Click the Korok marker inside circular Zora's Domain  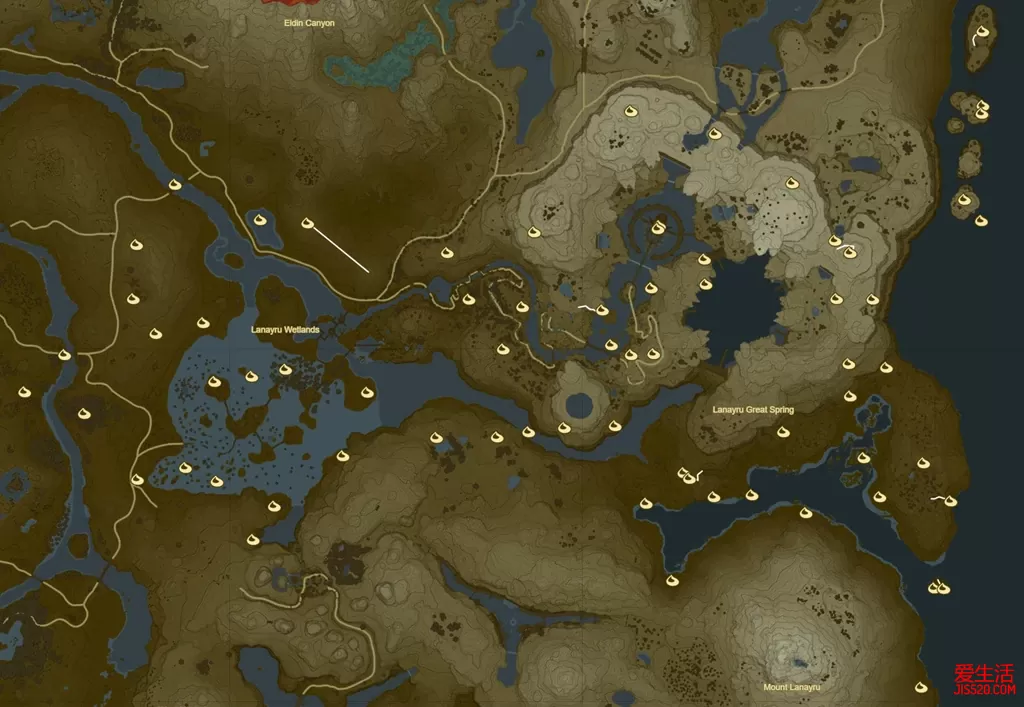657,228
